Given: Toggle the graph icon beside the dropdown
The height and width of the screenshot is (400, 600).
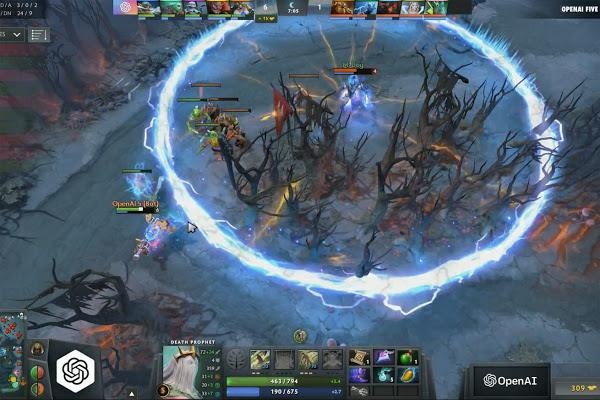Looking at the screenshot, I should tap(39, 35).
